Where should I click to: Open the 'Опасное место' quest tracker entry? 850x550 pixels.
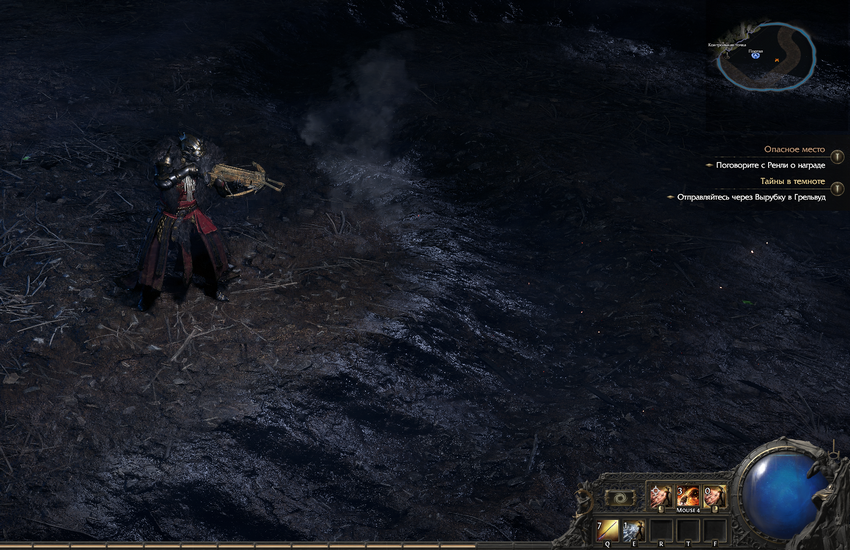pos(794,149)
